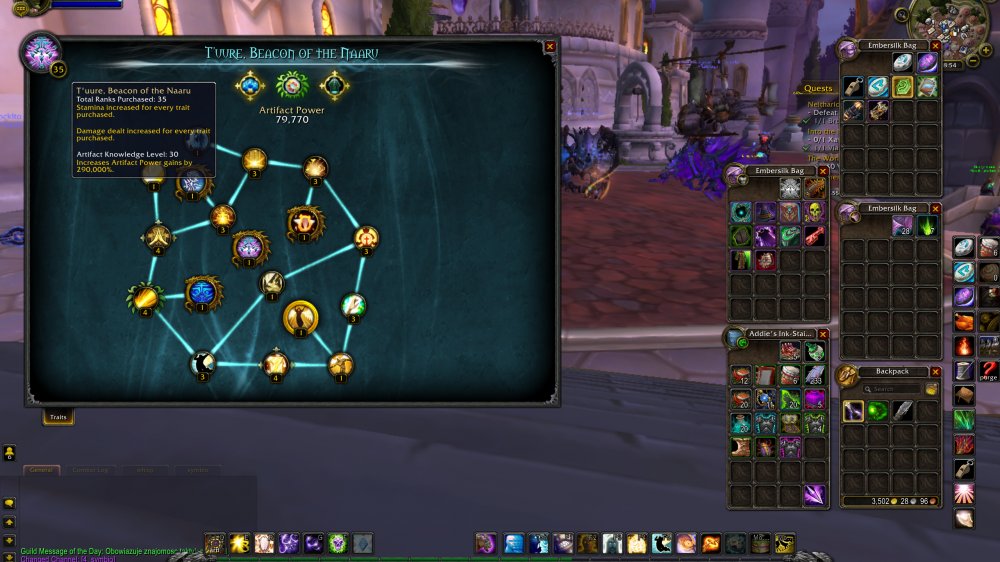Image resolution: width=1000 pixels, height=562 pixels.
Task: Select the blue relic slot above Artifact Power
Action: tap(249, 86)
